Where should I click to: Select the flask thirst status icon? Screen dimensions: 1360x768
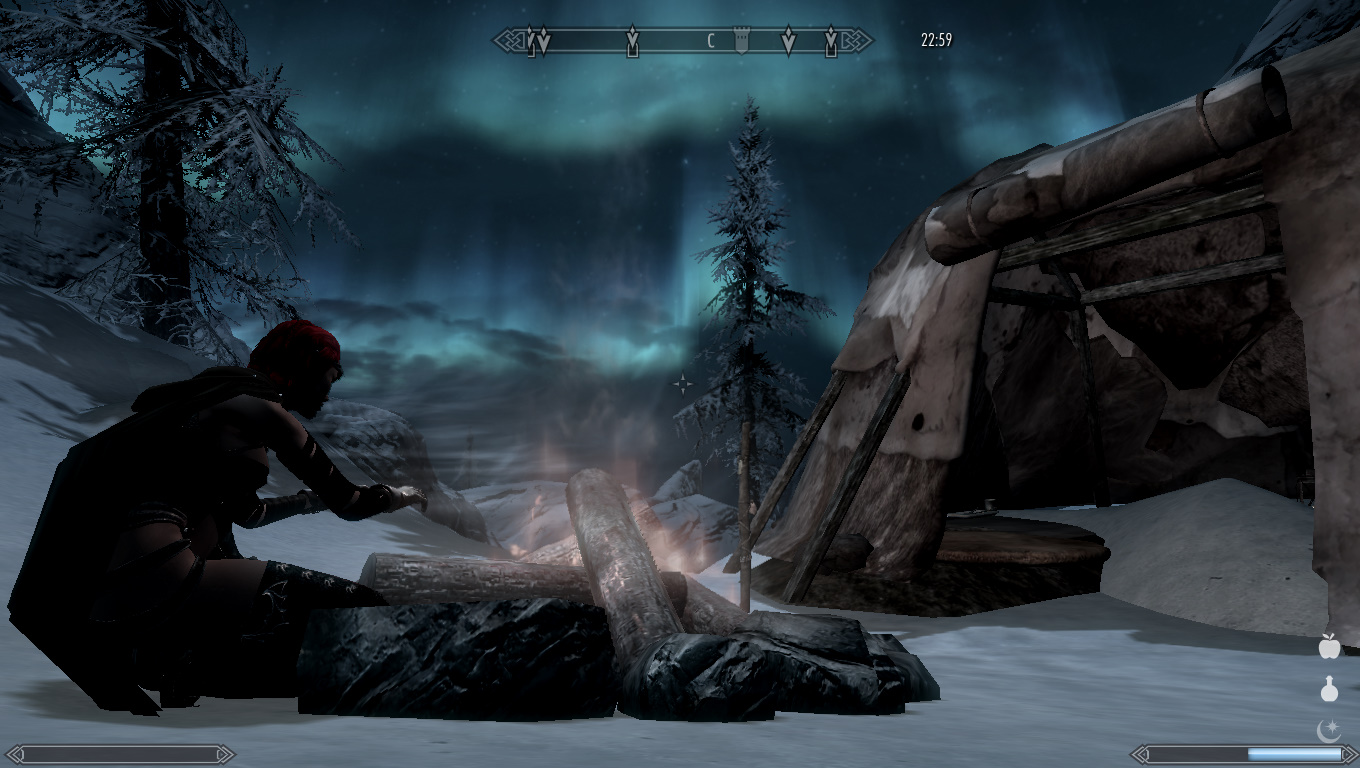[1329, 689]
